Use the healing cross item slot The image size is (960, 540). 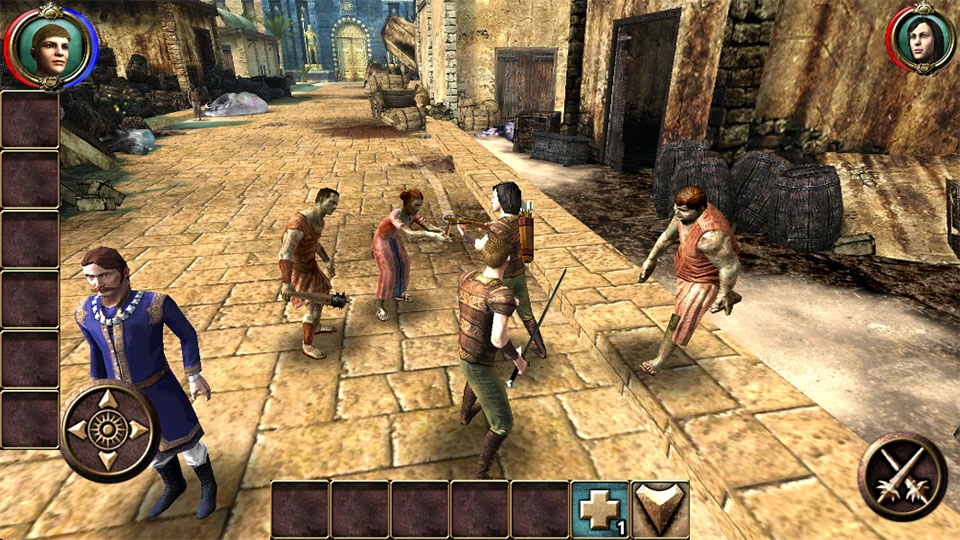[600, 510]
